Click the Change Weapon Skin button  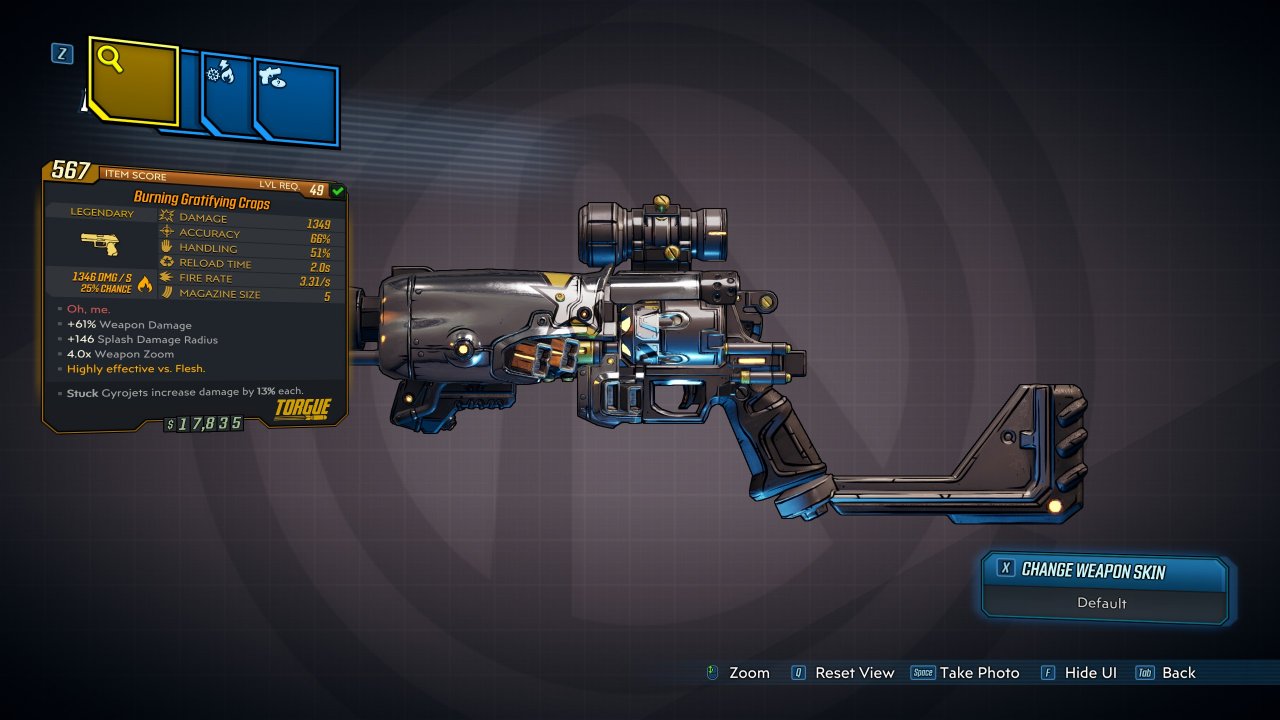[x=1104, y=571]
